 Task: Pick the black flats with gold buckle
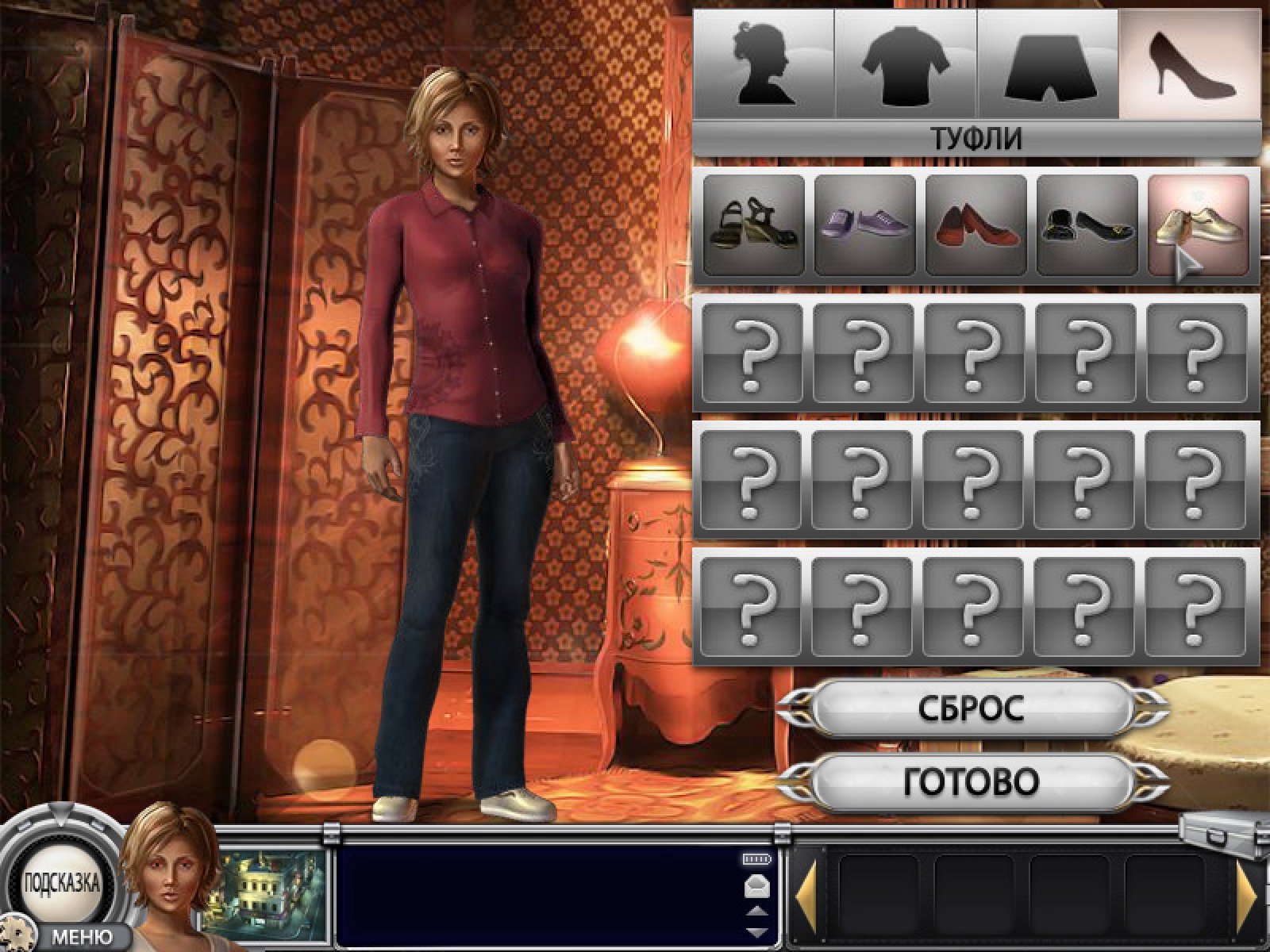pyautogui.click(x=1087, y=225)
